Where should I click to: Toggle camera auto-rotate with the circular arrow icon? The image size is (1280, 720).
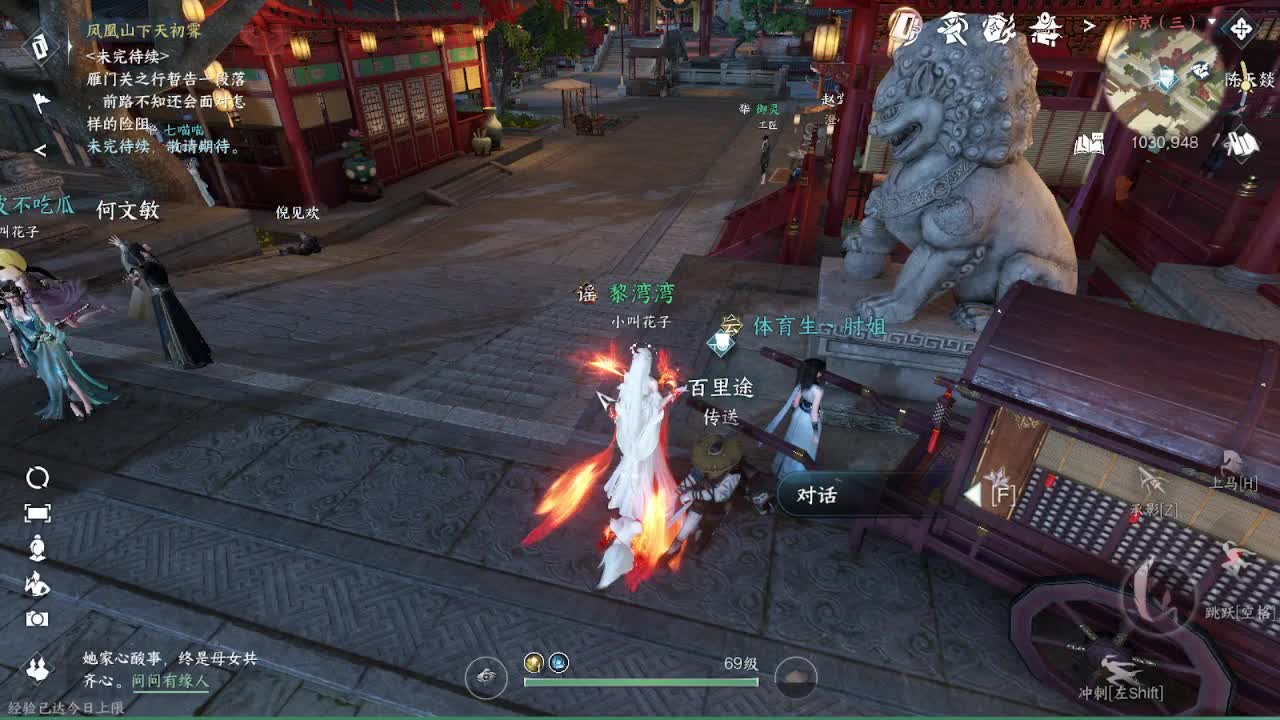pyautogui.click(x=39, y=477)
